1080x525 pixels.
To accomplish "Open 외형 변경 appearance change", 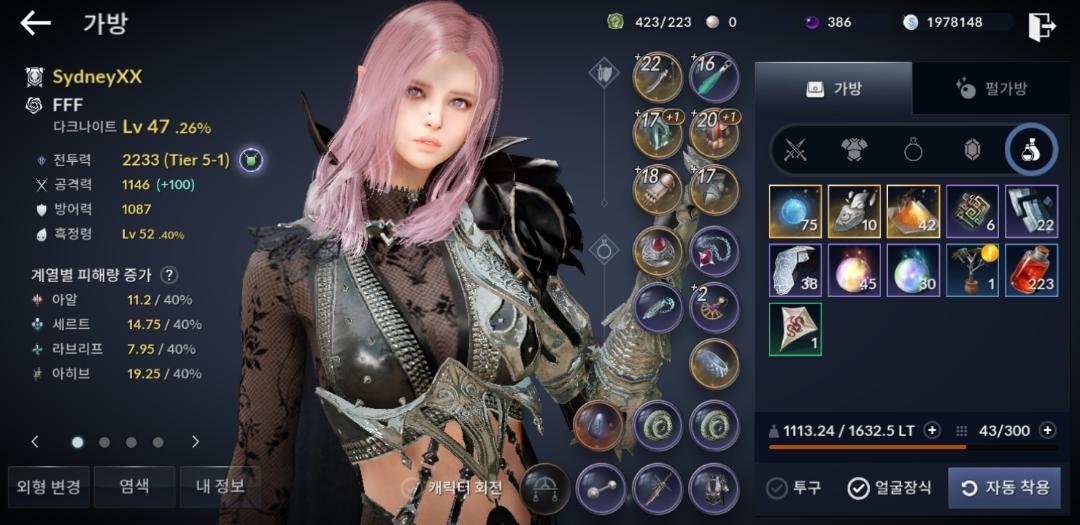I will (x=49, y=487).
